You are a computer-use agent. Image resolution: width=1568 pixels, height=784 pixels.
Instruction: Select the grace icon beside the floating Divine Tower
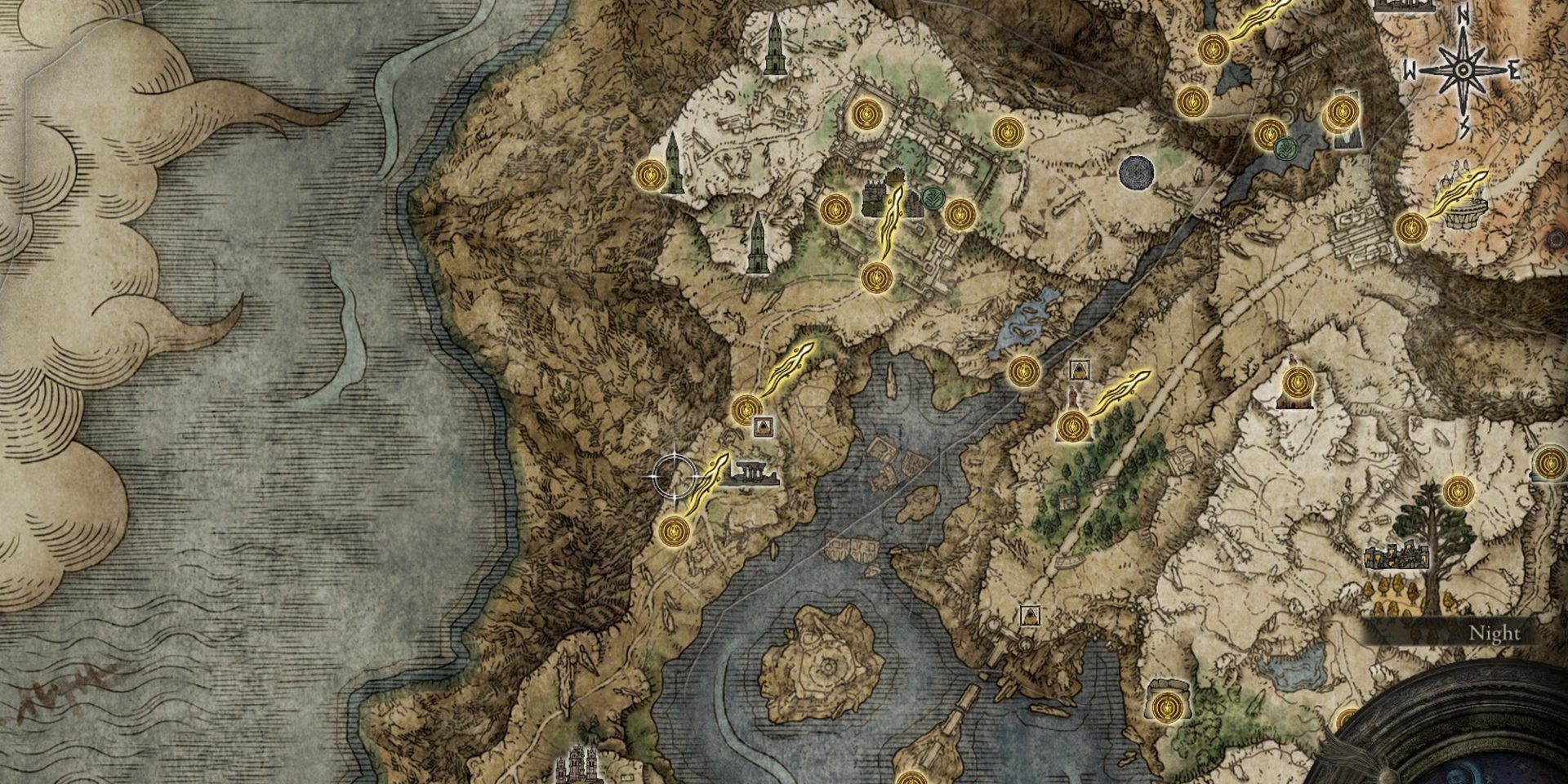1411,228
